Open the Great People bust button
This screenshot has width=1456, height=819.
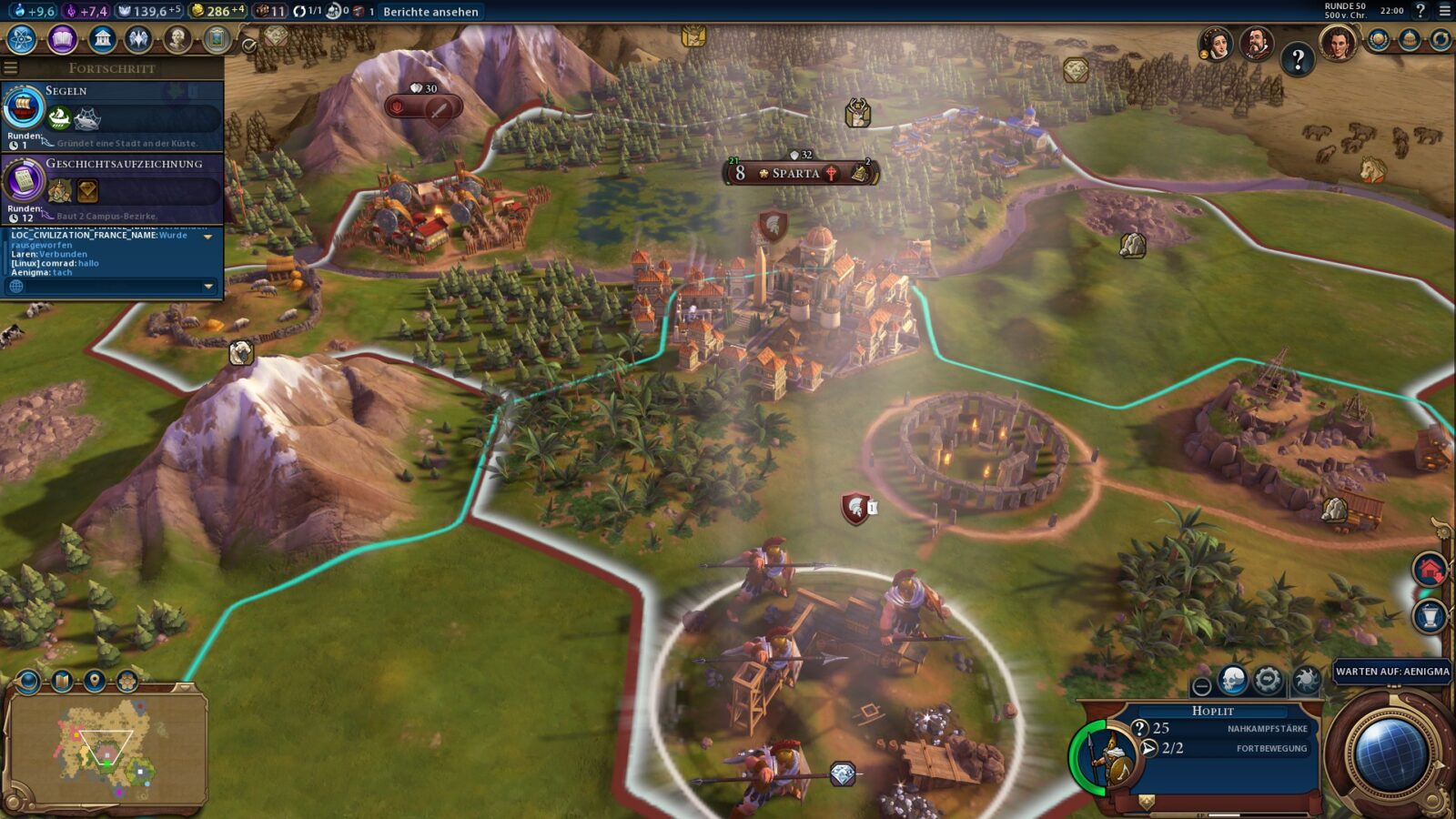(x=177, y=39)
